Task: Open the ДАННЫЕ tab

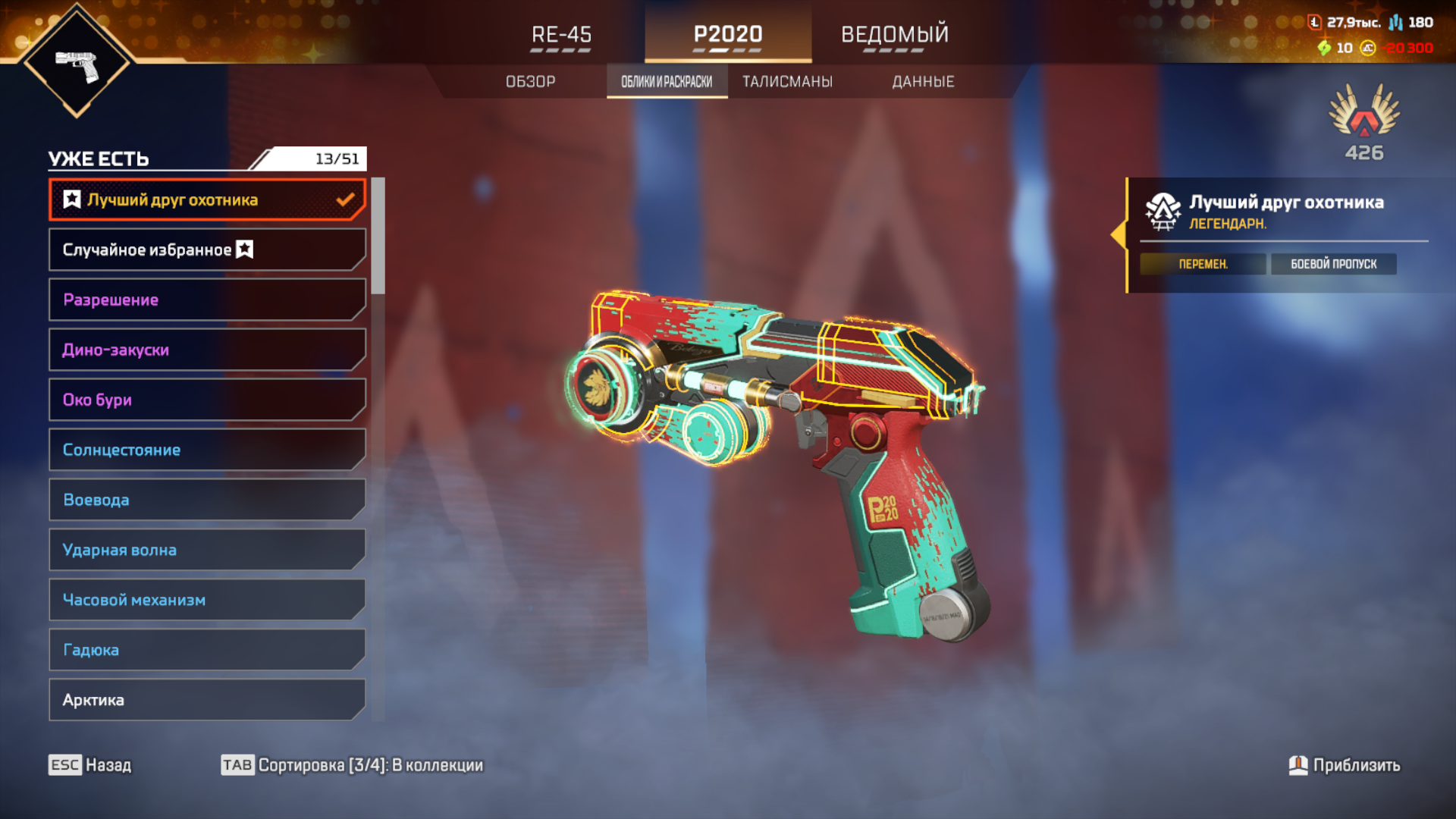Action: click(923, 82)
